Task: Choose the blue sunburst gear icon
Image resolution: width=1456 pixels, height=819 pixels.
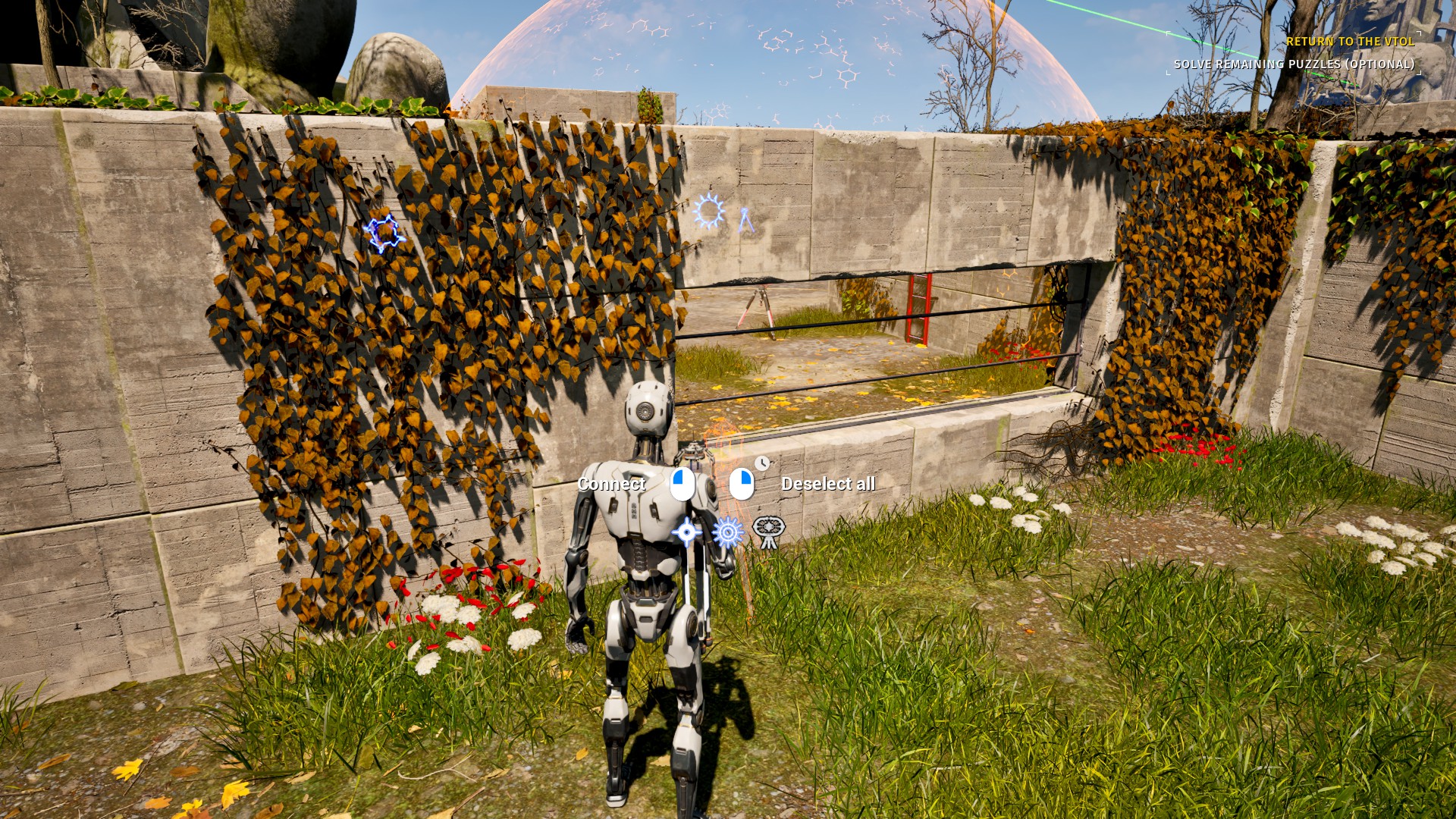Action: coord(727,532)
